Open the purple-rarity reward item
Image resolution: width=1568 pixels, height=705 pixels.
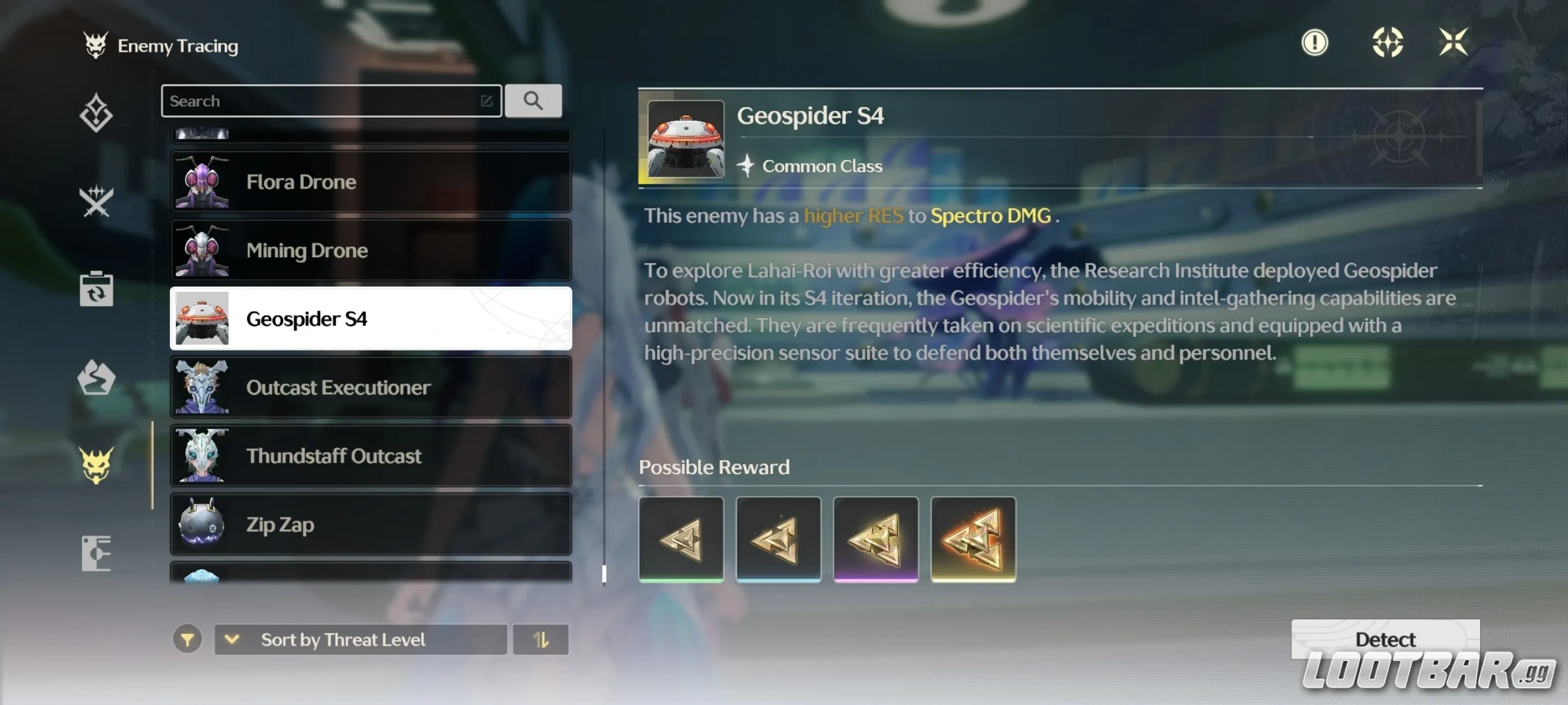(875, 539)
